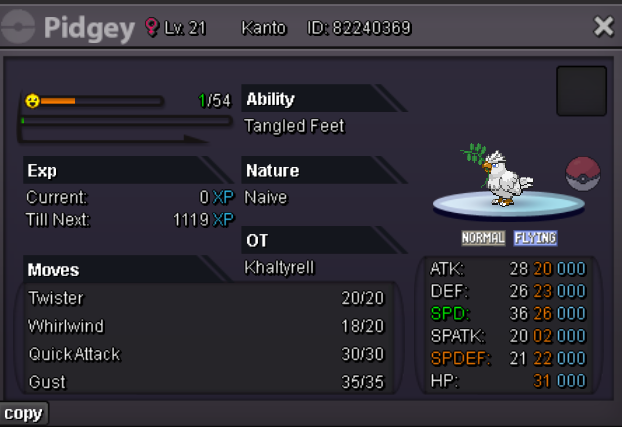Viewport: 622px width, 427px height.
Task: Click the Naive nature entry
Action: [x=266, y=197]
